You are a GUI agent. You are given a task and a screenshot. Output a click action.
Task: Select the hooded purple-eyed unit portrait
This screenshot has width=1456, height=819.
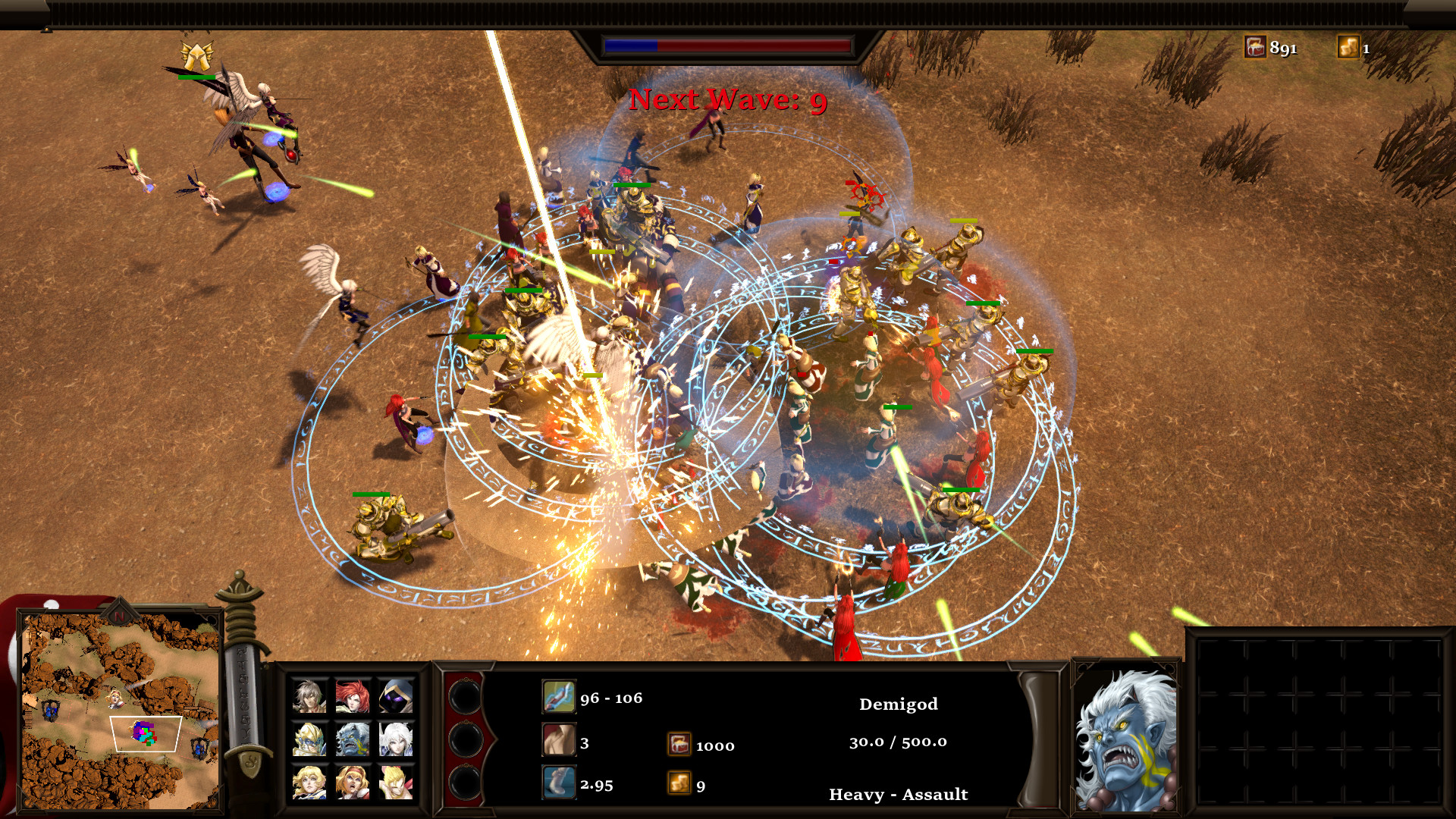click(x=397, y=698)
